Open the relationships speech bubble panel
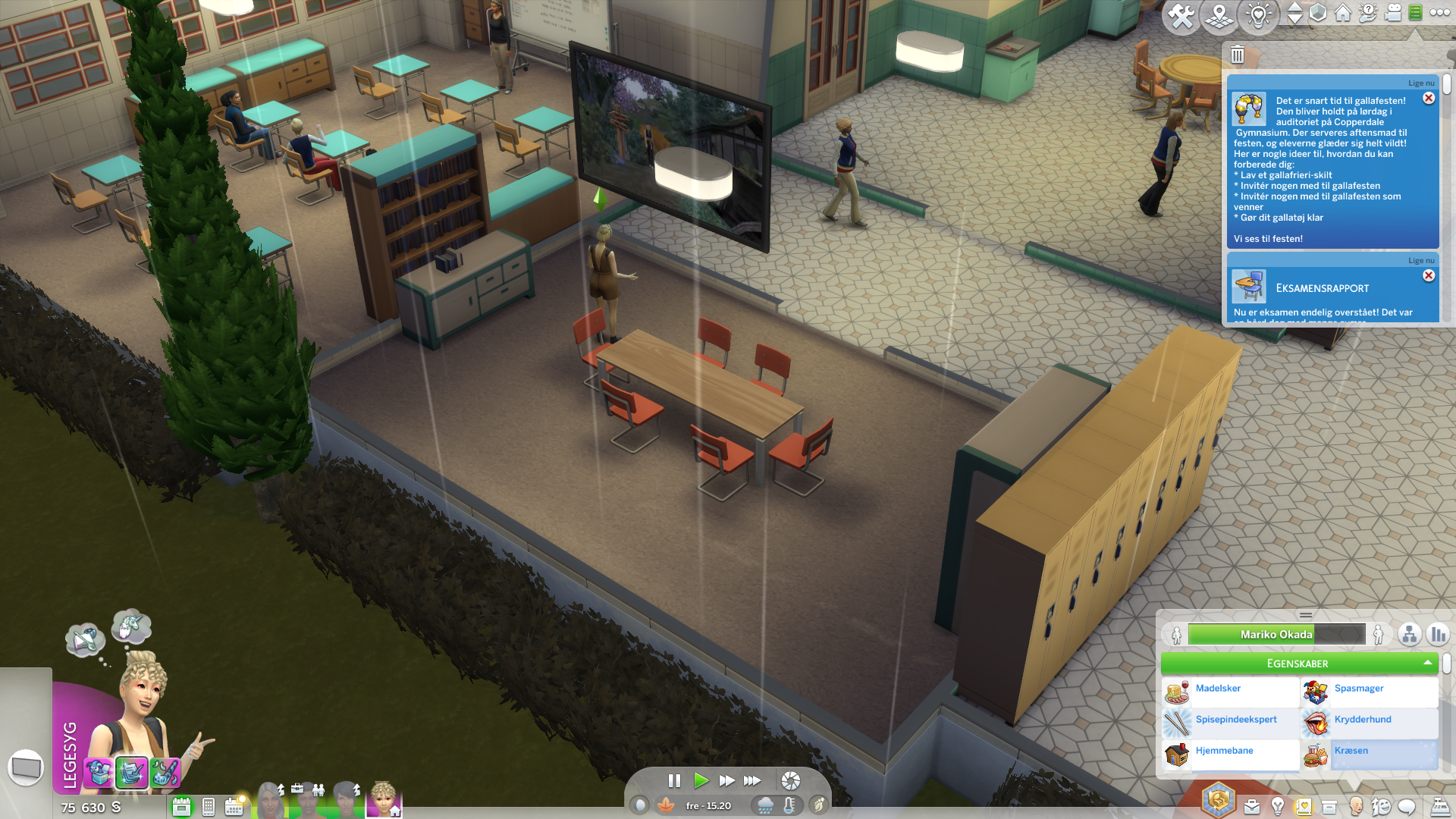 coord(1407,807)
